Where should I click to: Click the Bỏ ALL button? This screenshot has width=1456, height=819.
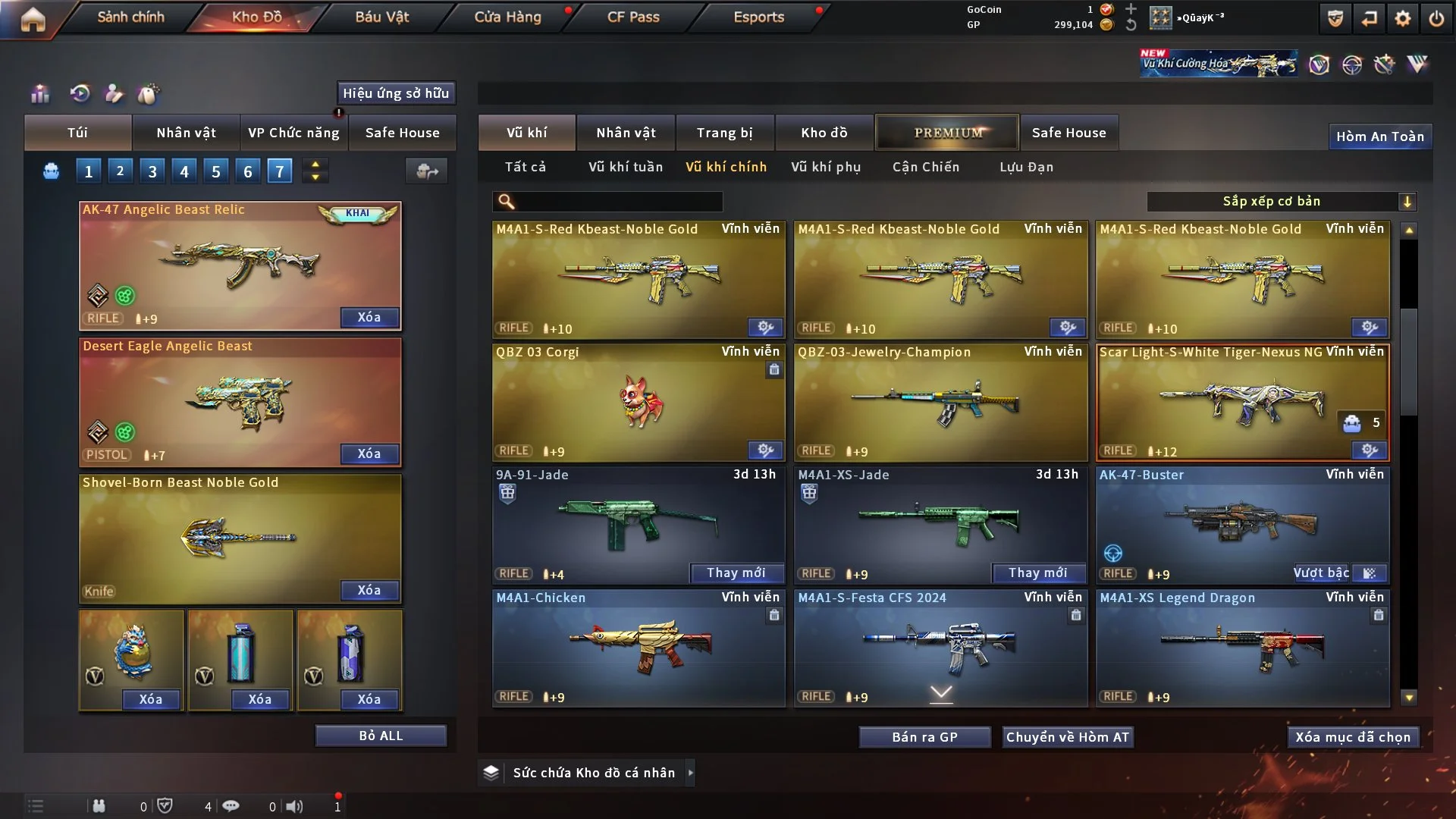(381, 736)
